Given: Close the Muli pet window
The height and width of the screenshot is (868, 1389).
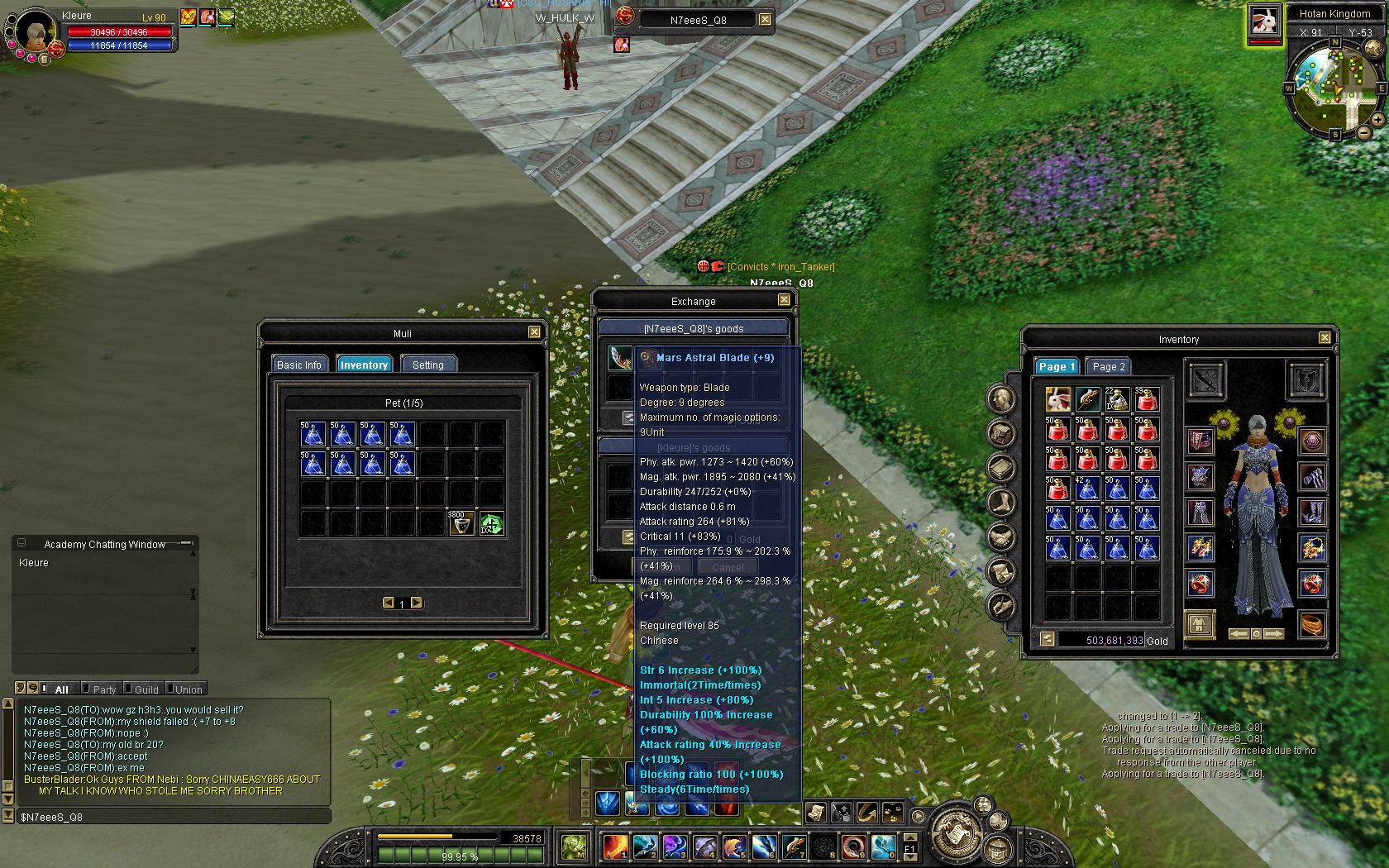Looking at the screenshot, I should tap(534, 332).
